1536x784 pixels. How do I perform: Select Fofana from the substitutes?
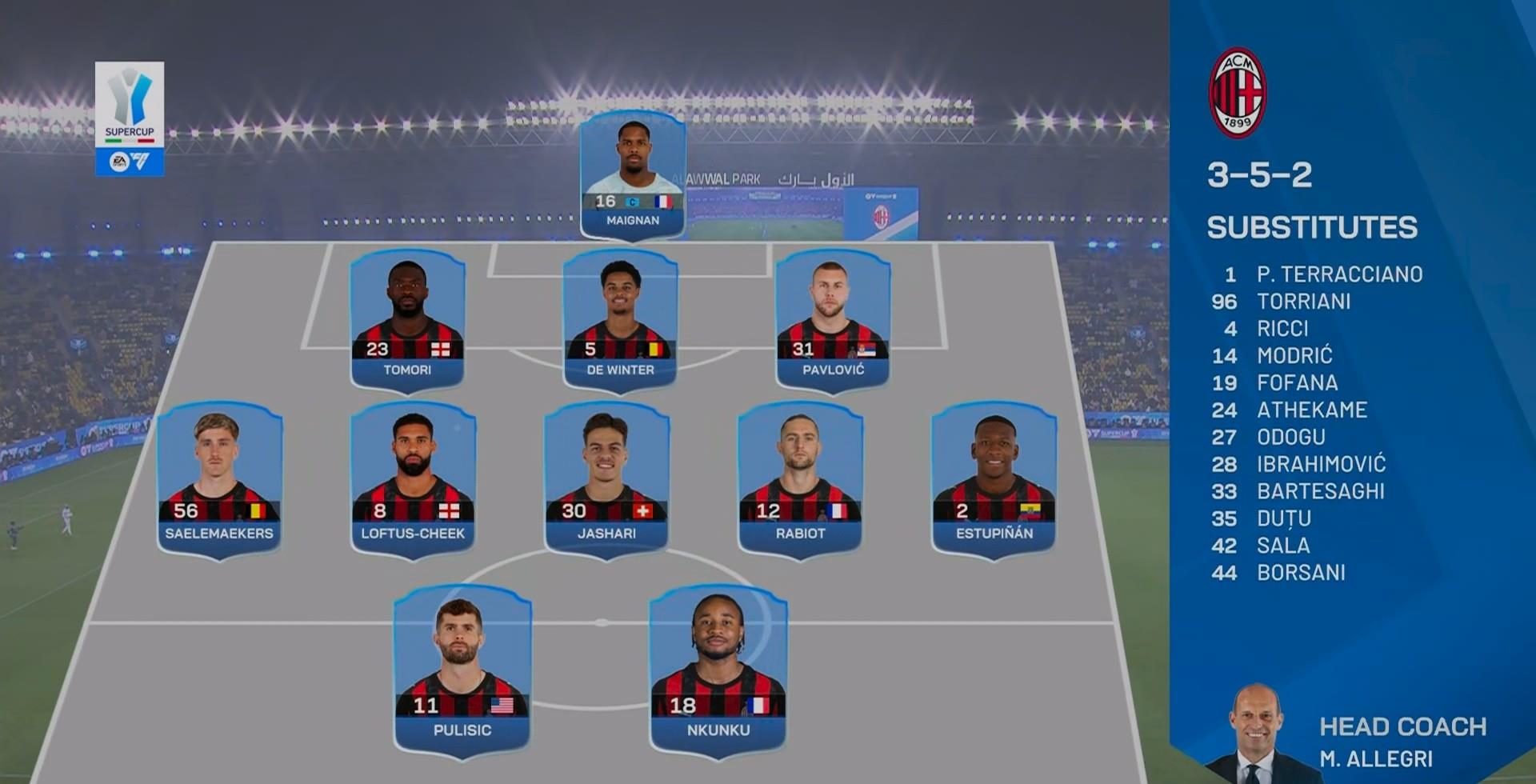pyautogui.click(x=1297, y=382)
